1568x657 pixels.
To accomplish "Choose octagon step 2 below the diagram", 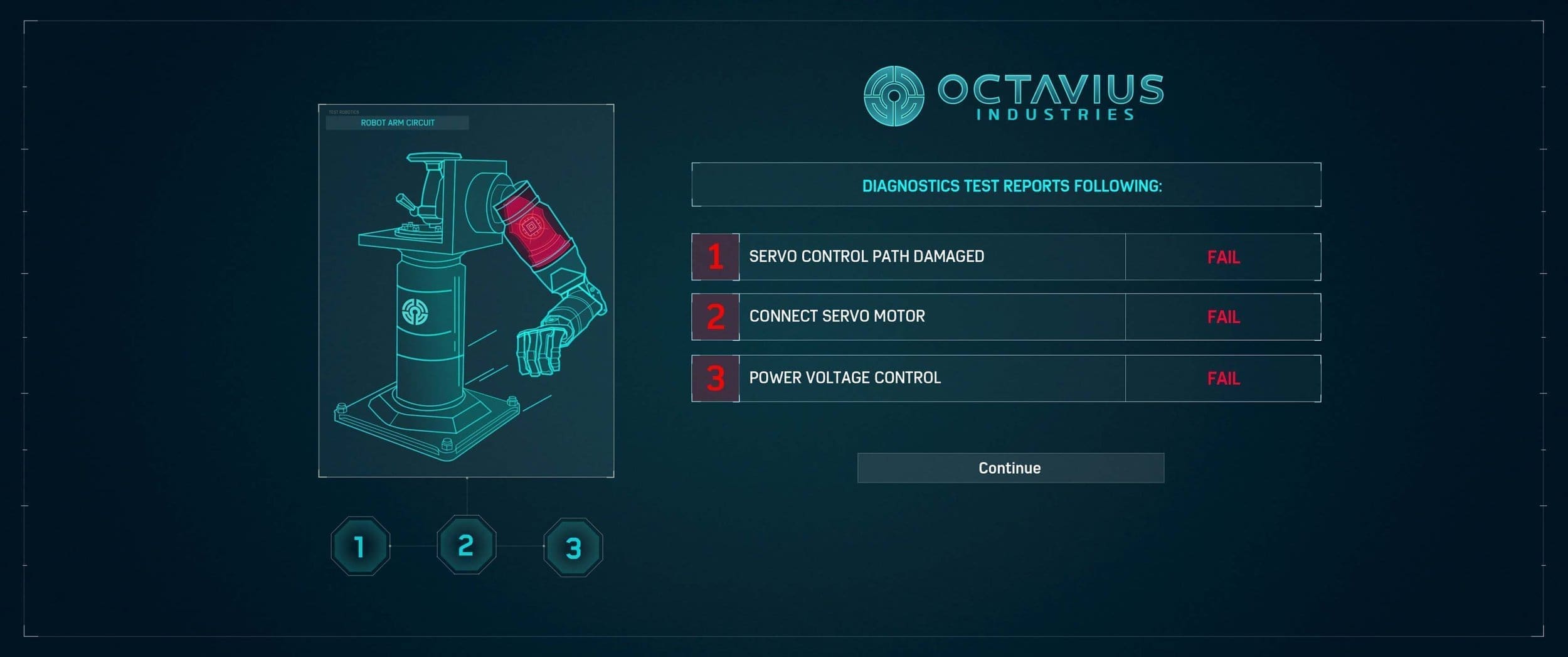I will tap(466, 545).
